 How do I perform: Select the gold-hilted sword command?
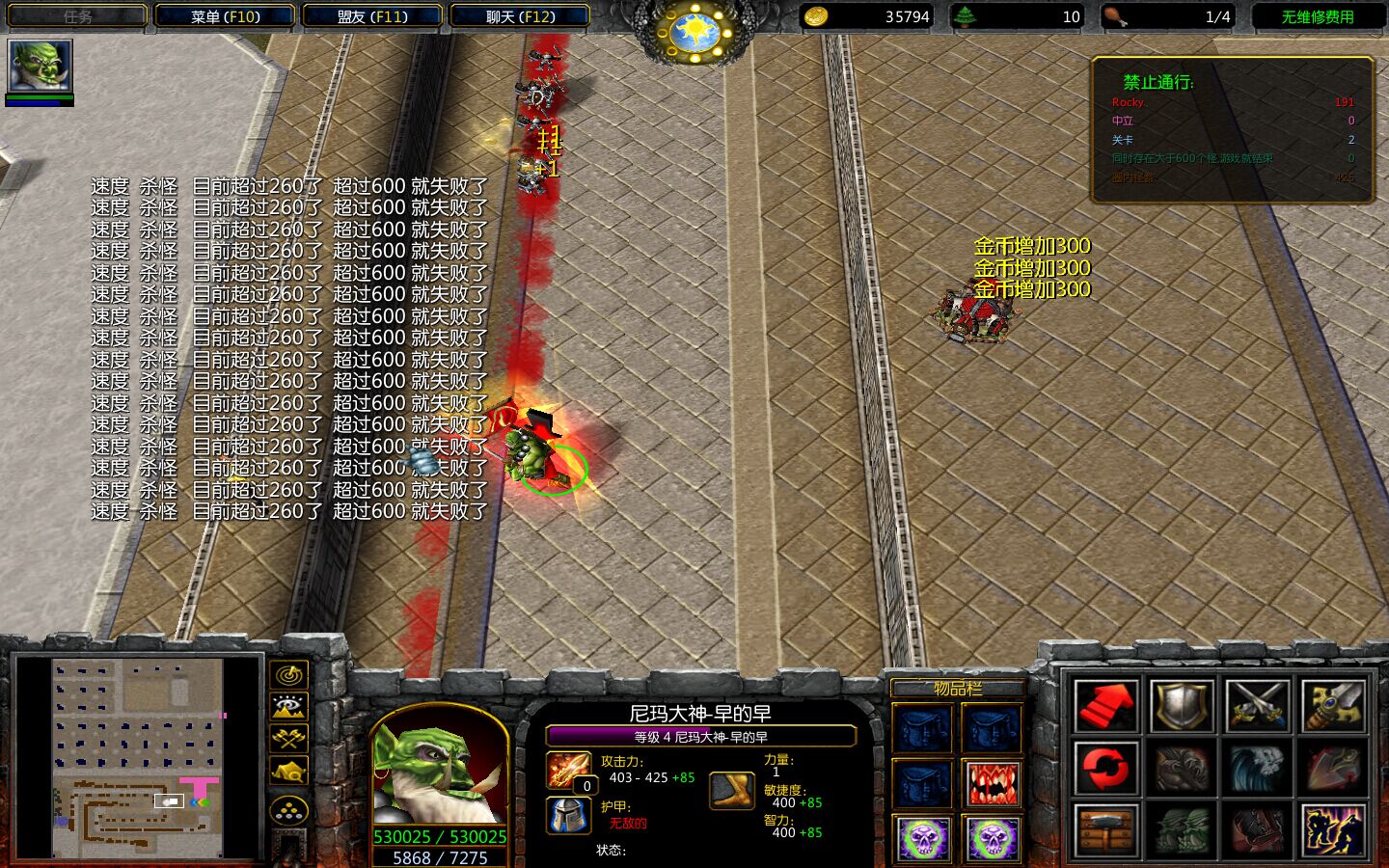(1334, 705)
